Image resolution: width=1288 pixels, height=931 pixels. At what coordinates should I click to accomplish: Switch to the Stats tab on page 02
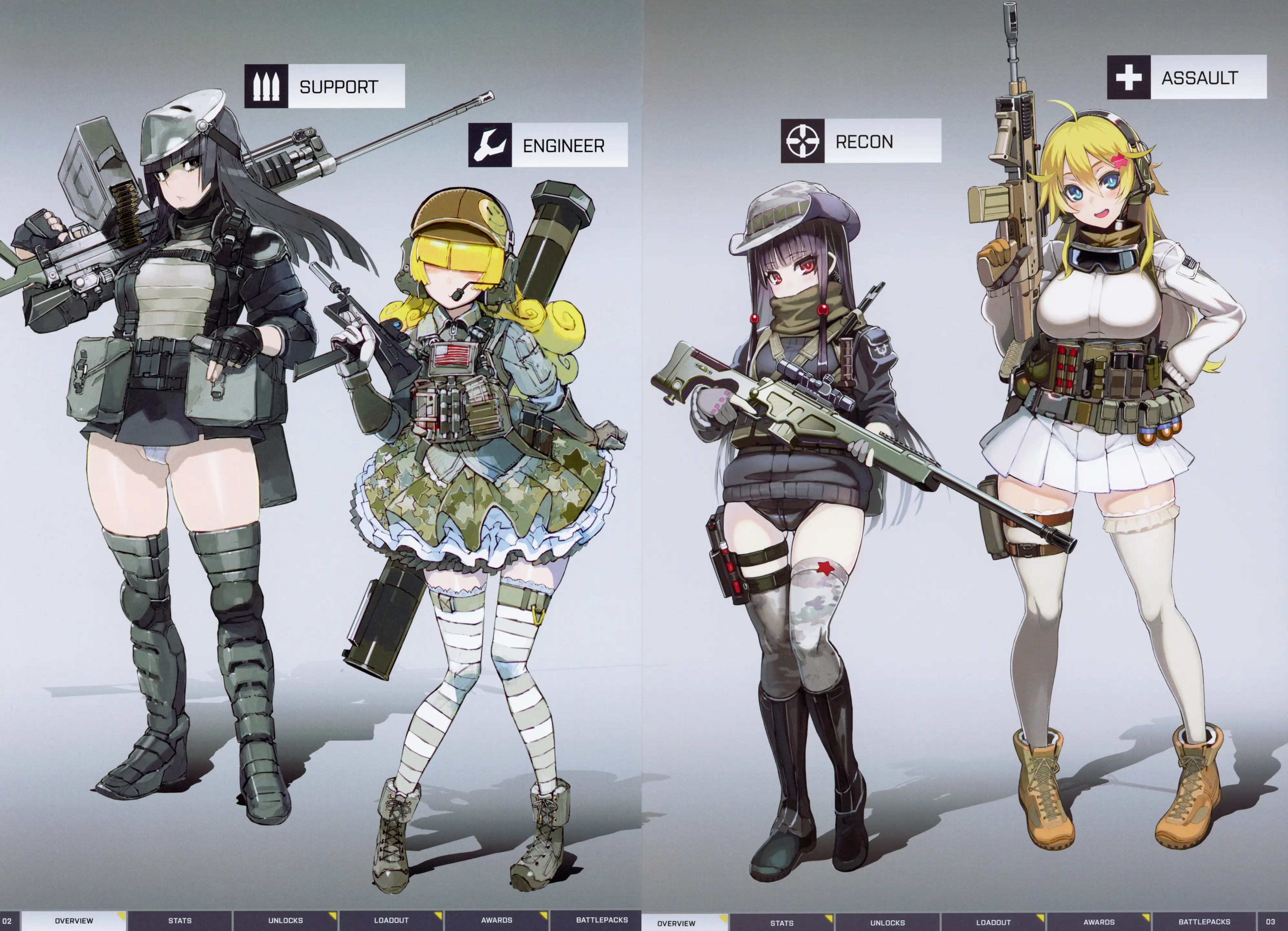[x=179, y=920]
